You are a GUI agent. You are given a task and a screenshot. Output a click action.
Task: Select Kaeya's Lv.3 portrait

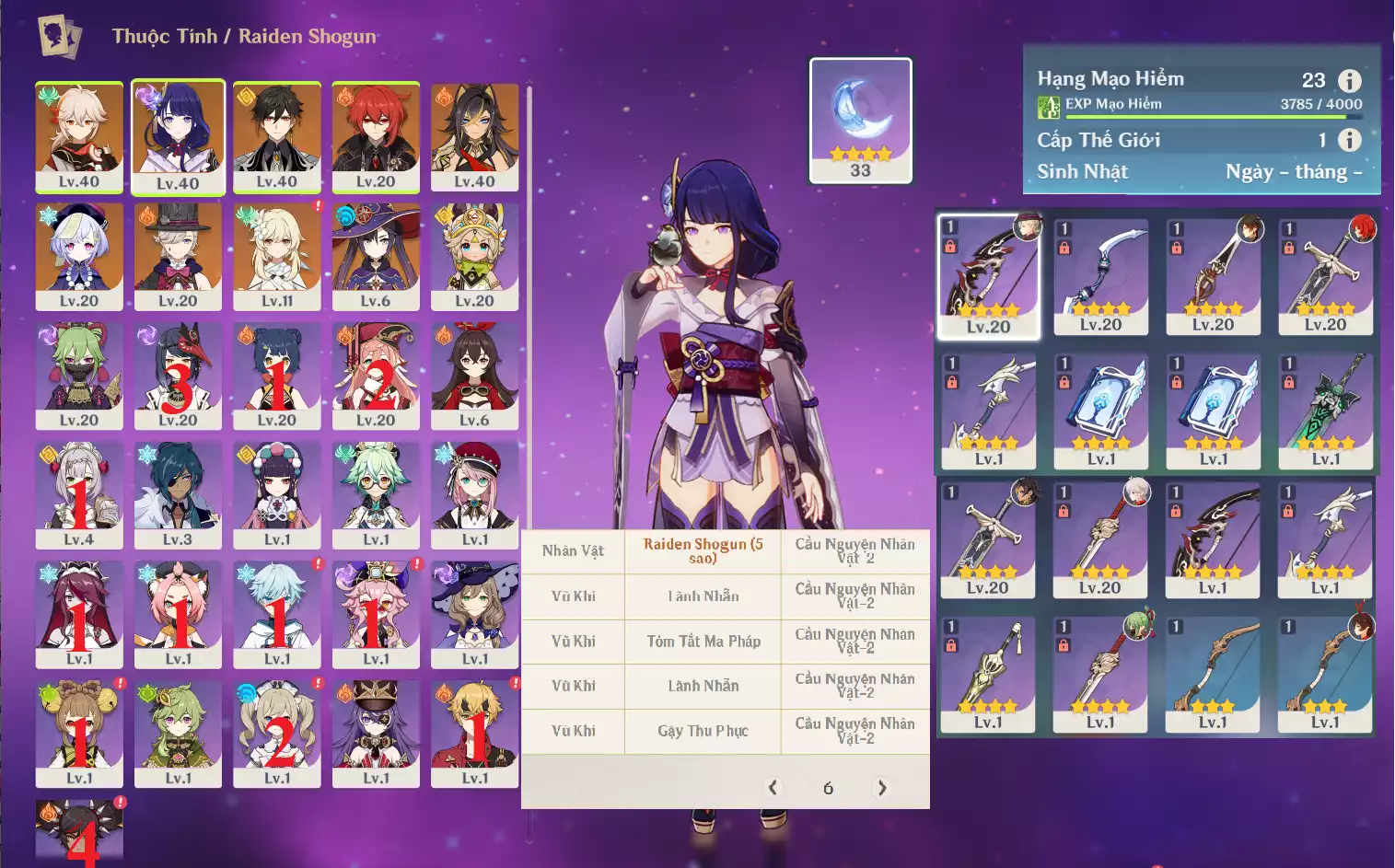[178, 494]
